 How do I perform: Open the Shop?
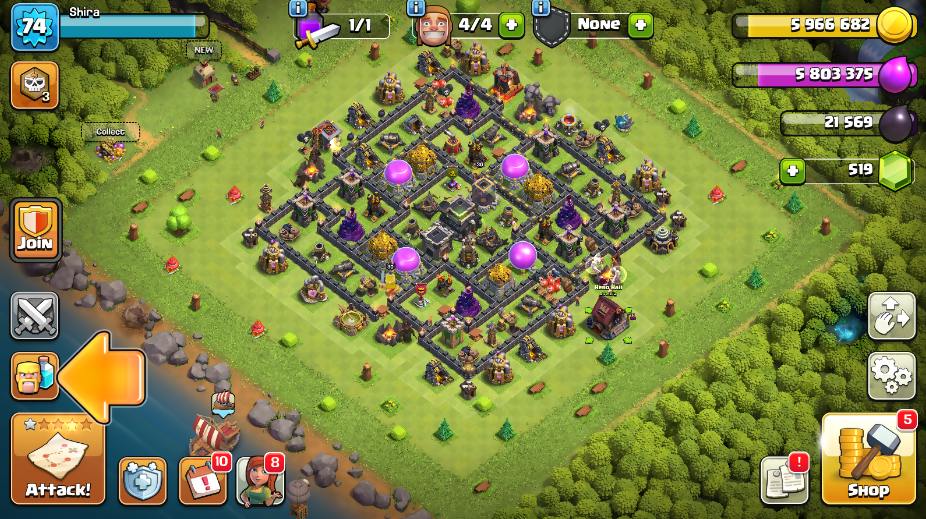(868, 459)
